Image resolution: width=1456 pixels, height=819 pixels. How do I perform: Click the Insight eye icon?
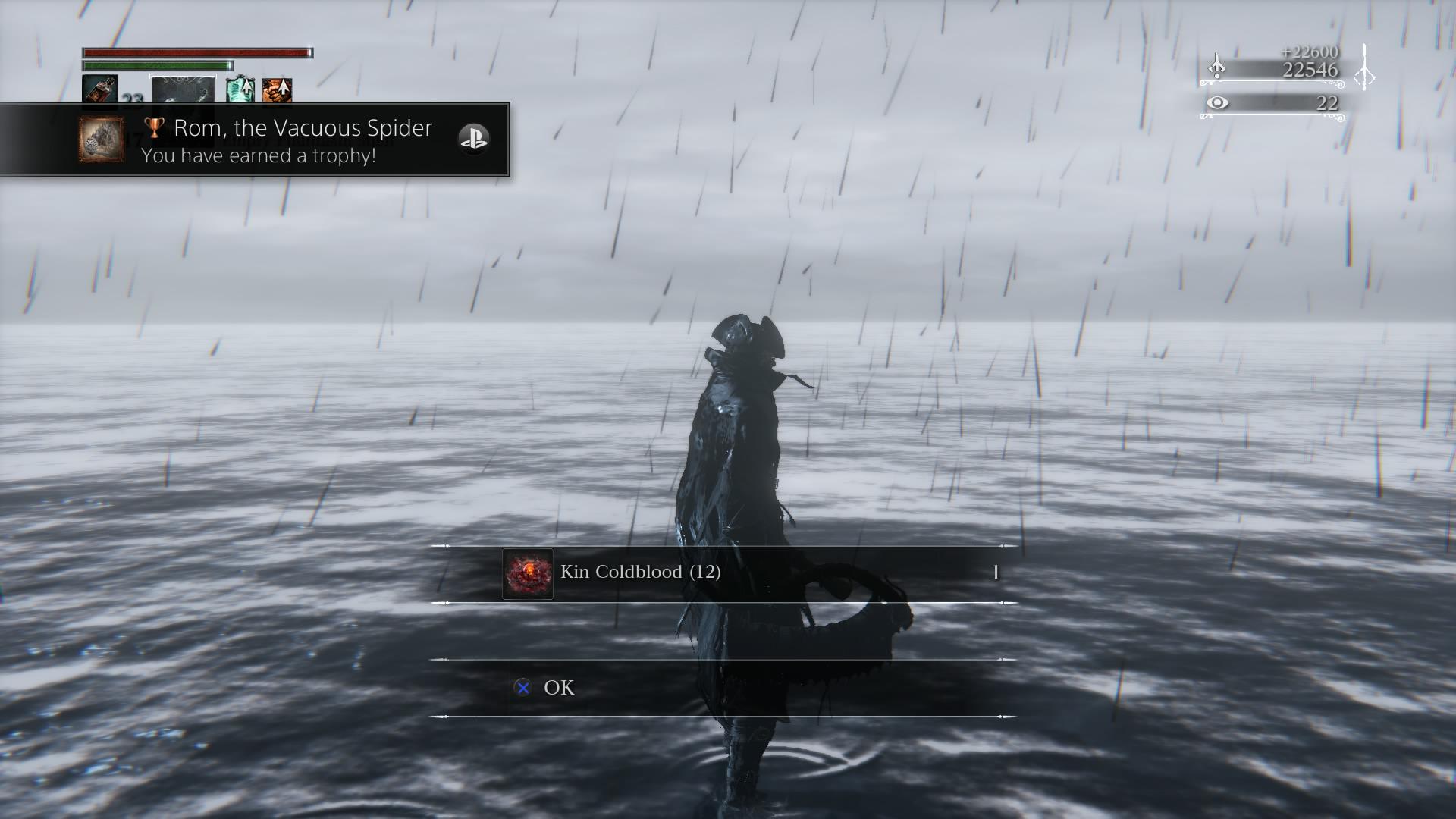(1217, 102)
